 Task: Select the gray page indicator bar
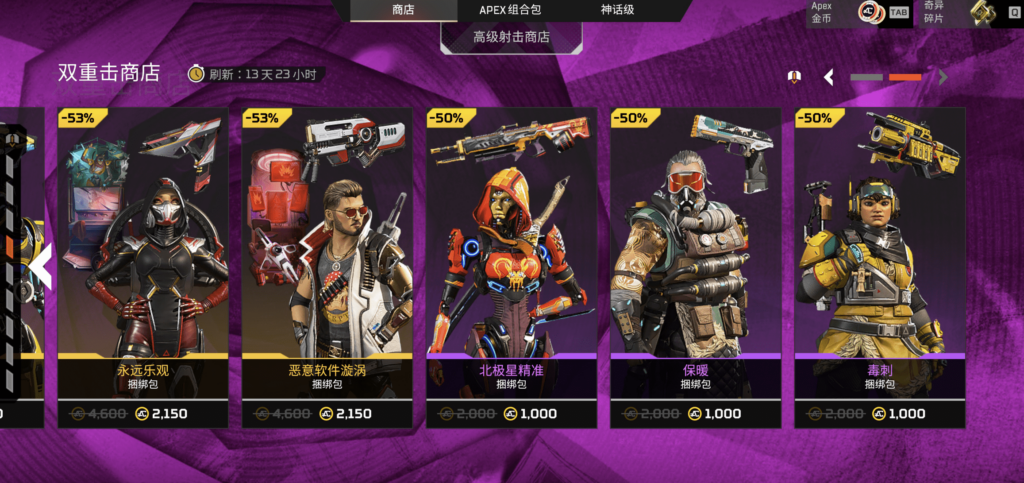(866, 77)
